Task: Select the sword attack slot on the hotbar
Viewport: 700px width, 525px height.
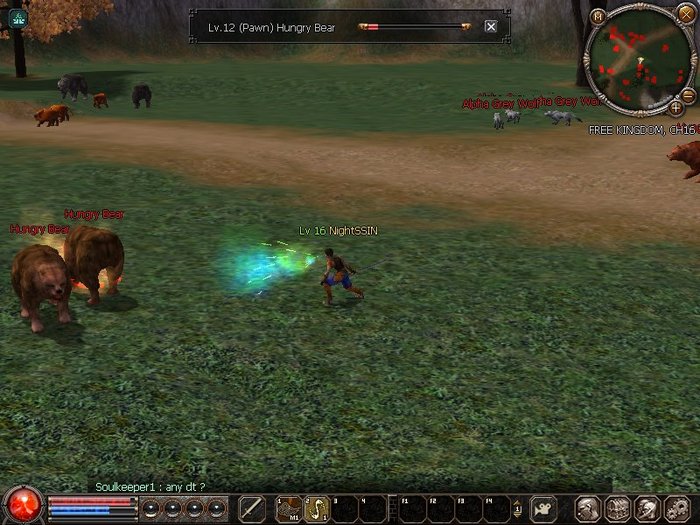Action: (252, 508)
